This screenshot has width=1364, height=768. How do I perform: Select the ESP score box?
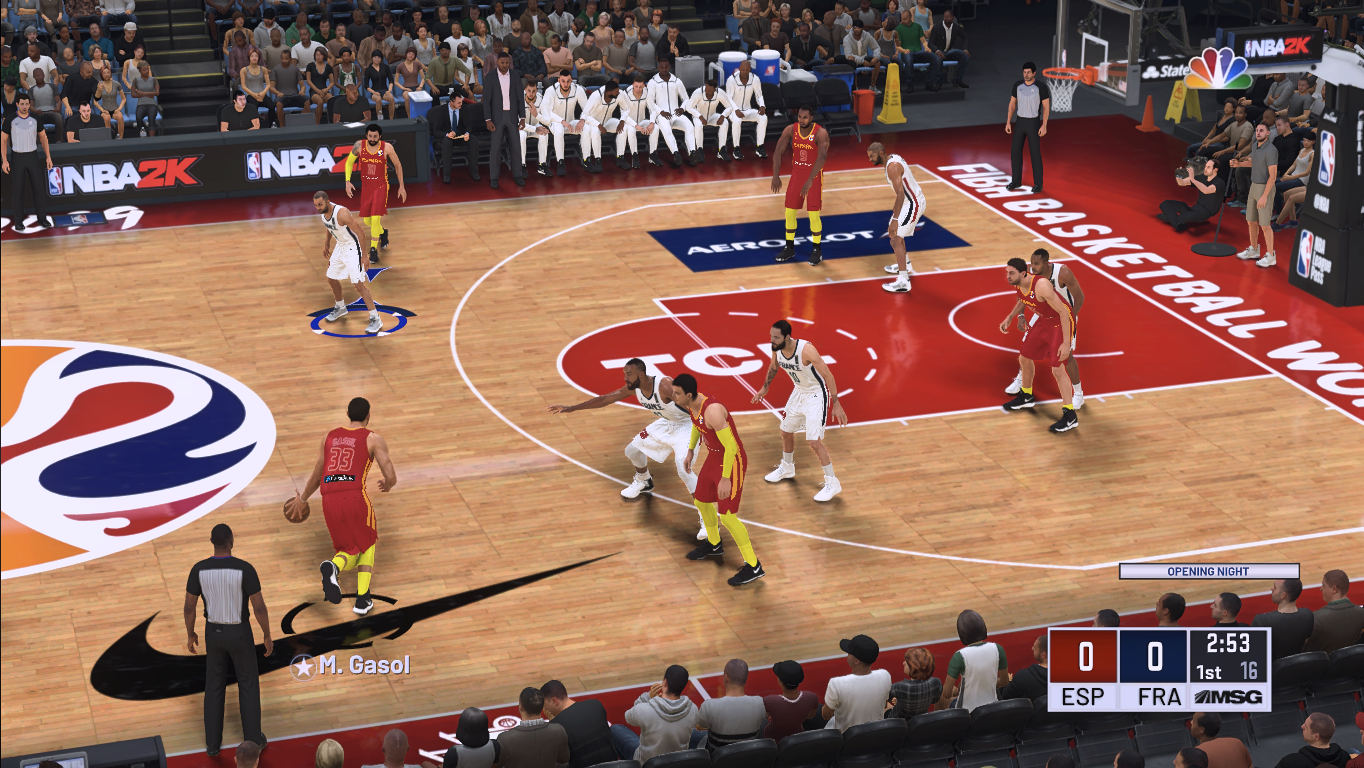click(1083, 656)
